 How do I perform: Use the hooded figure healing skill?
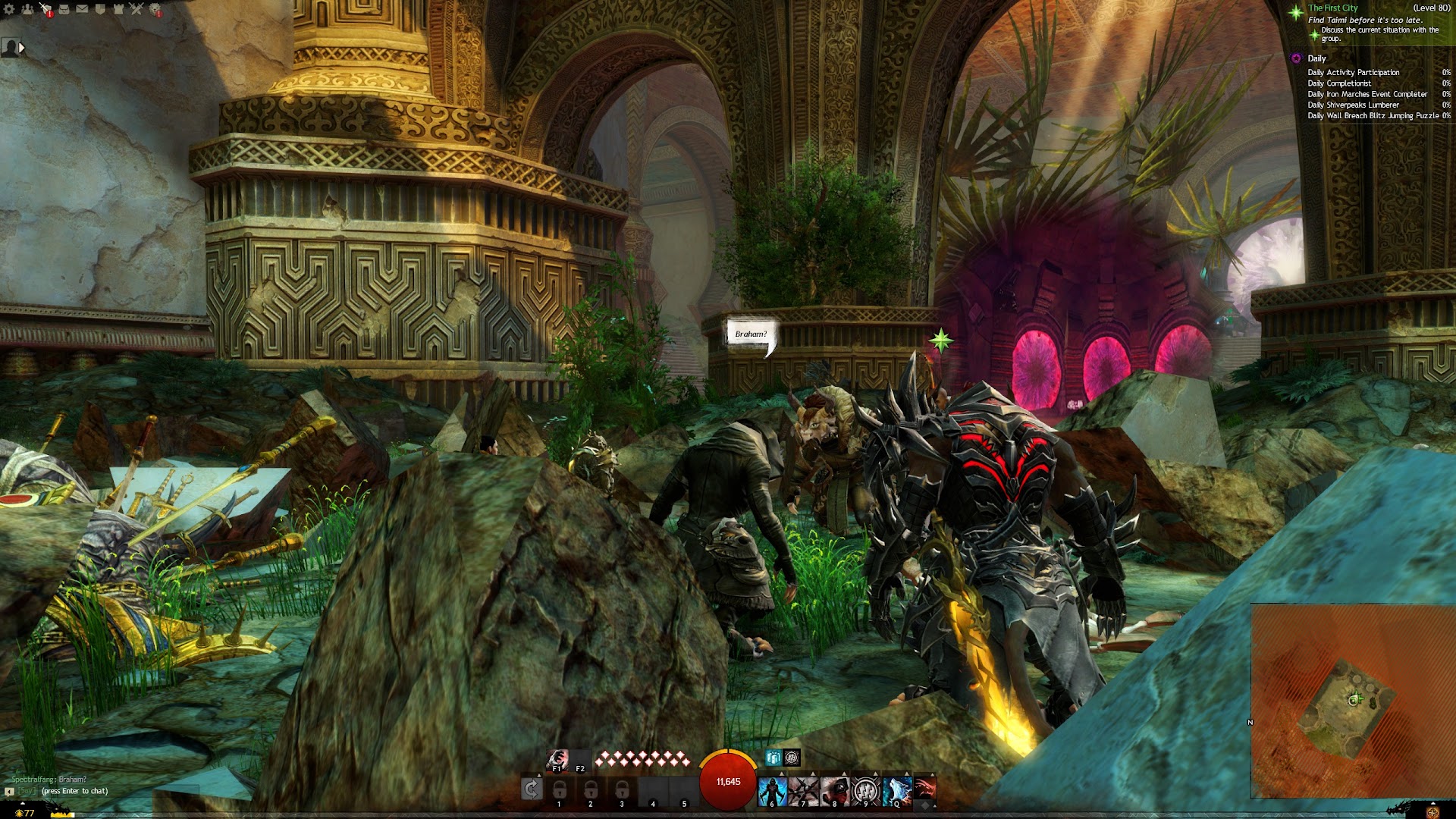tap(773, 790)
